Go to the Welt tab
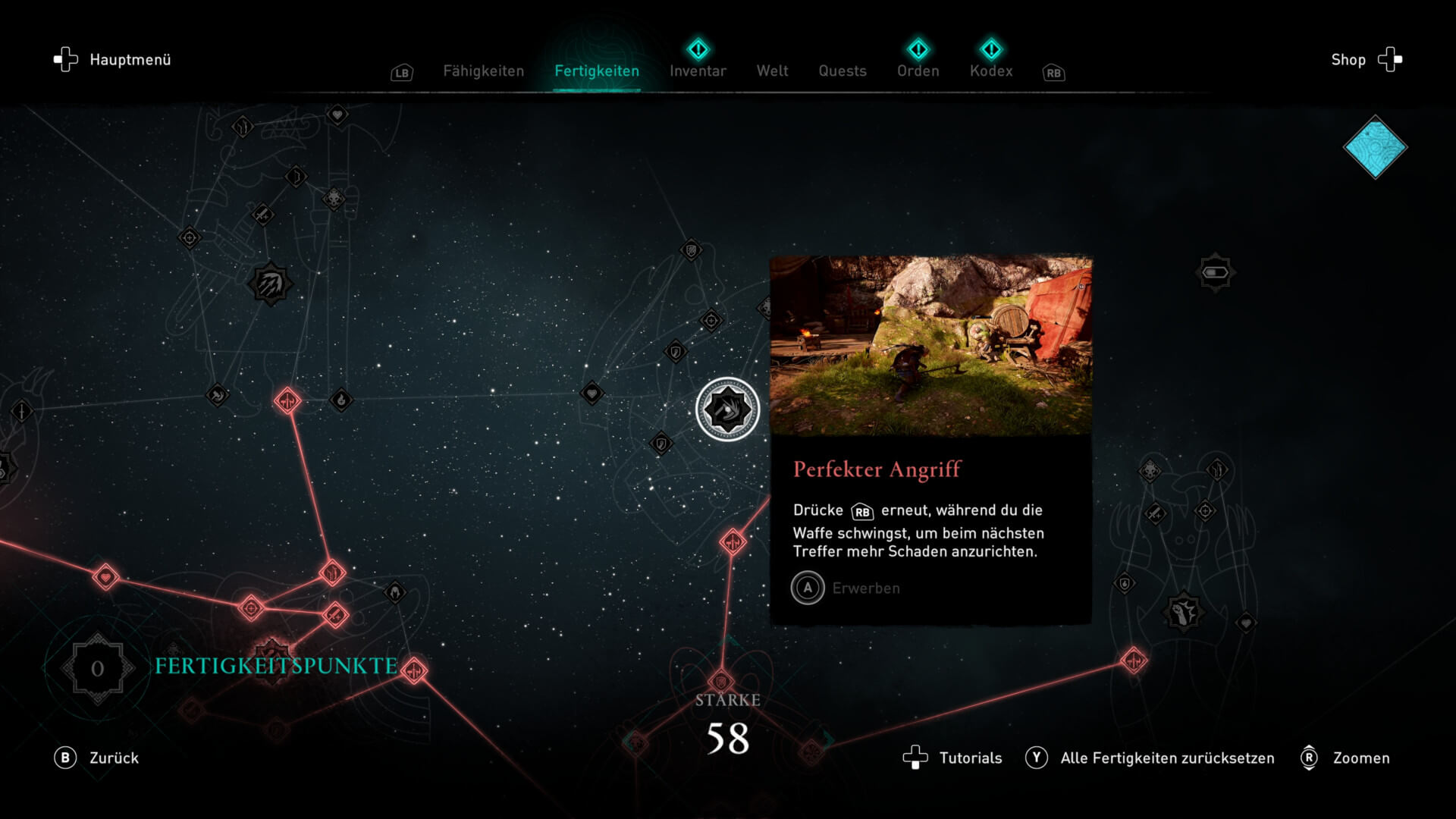Screen dimensions: 1456x819 pyautogui.click(x=772, y=71)
